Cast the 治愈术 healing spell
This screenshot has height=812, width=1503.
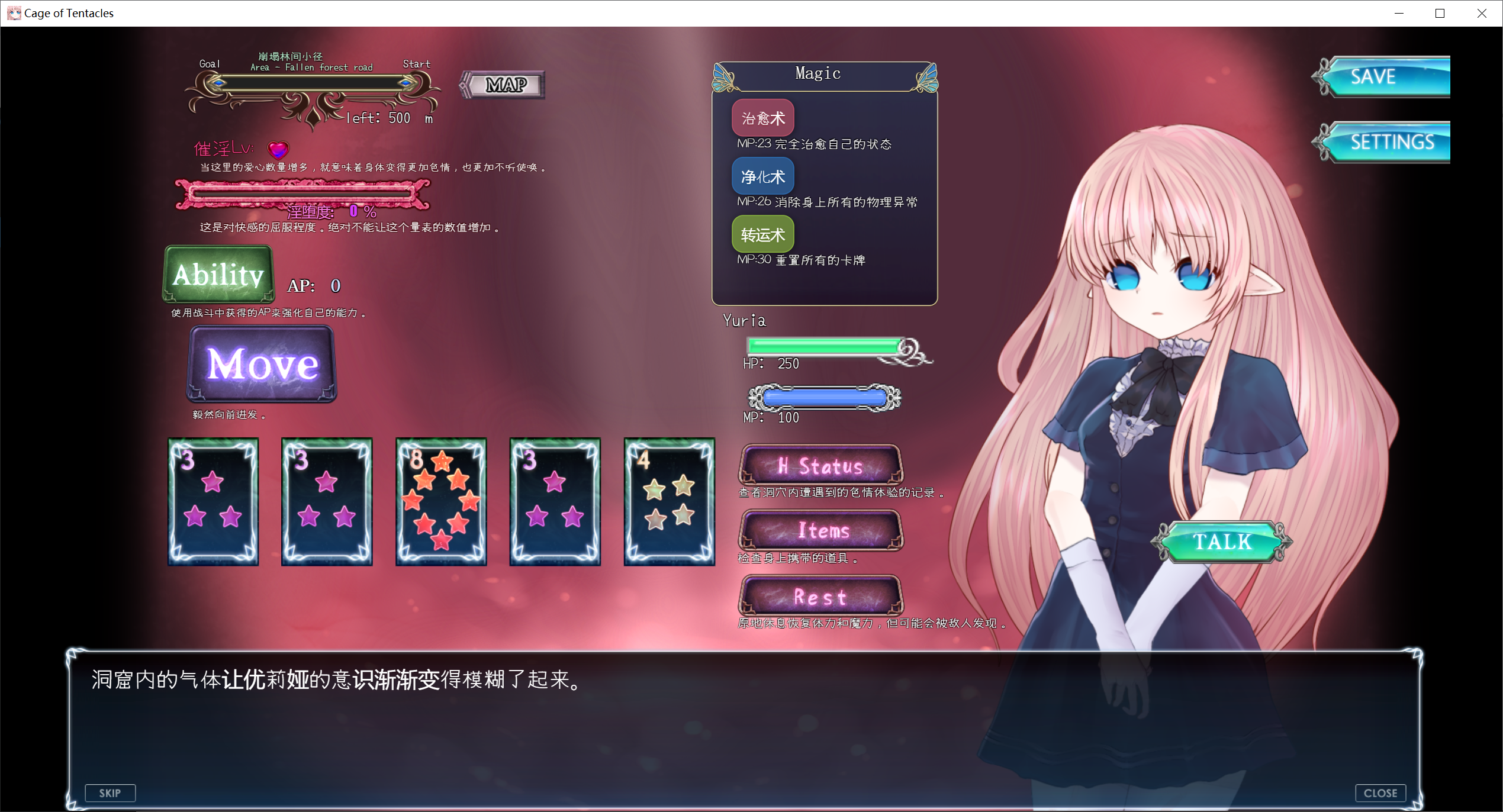point(762,117)
